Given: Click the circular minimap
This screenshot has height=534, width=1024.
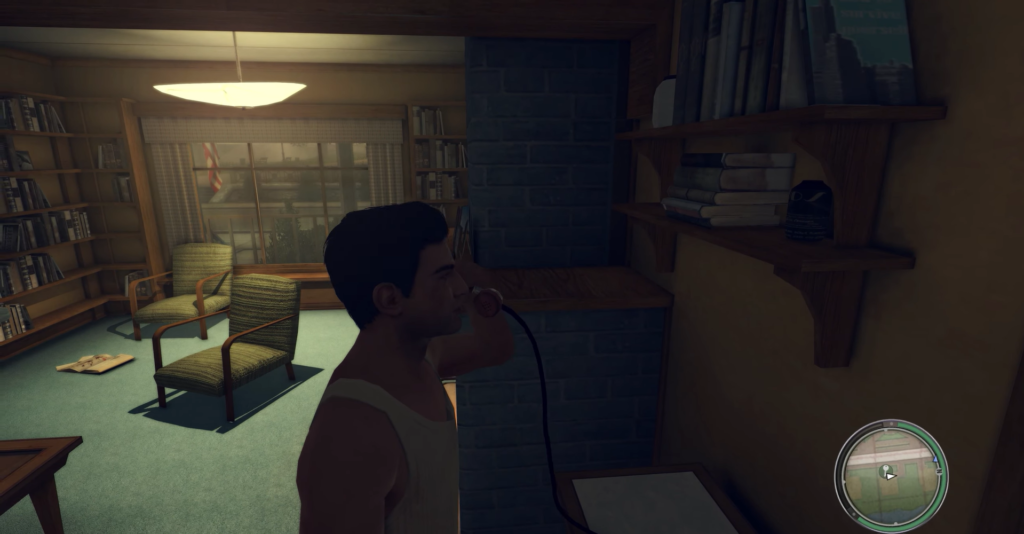Looking at the screenshot, I should (x=890, y=471).
